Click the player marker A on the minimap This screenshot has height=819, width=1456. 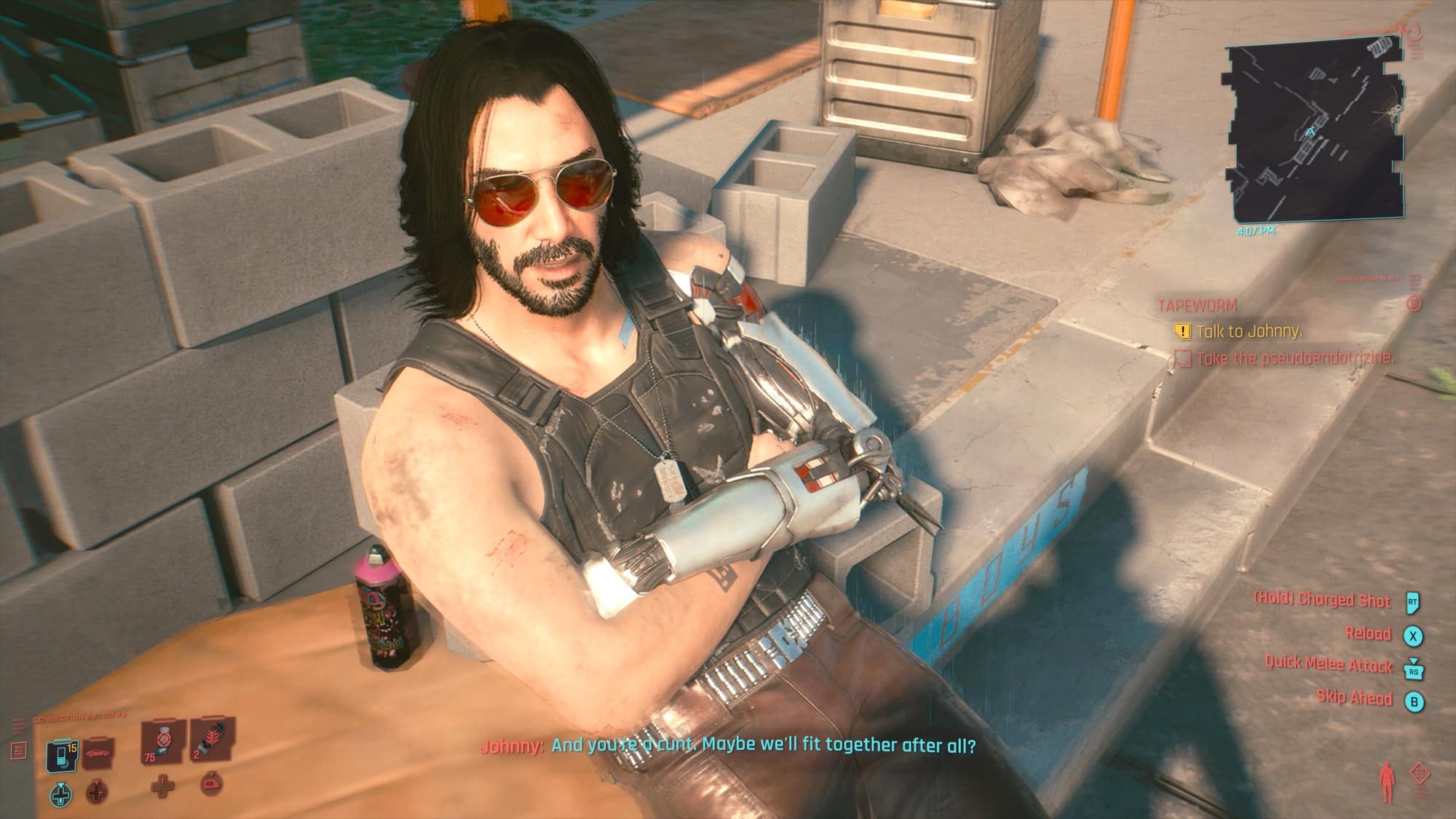(1310, 131)
